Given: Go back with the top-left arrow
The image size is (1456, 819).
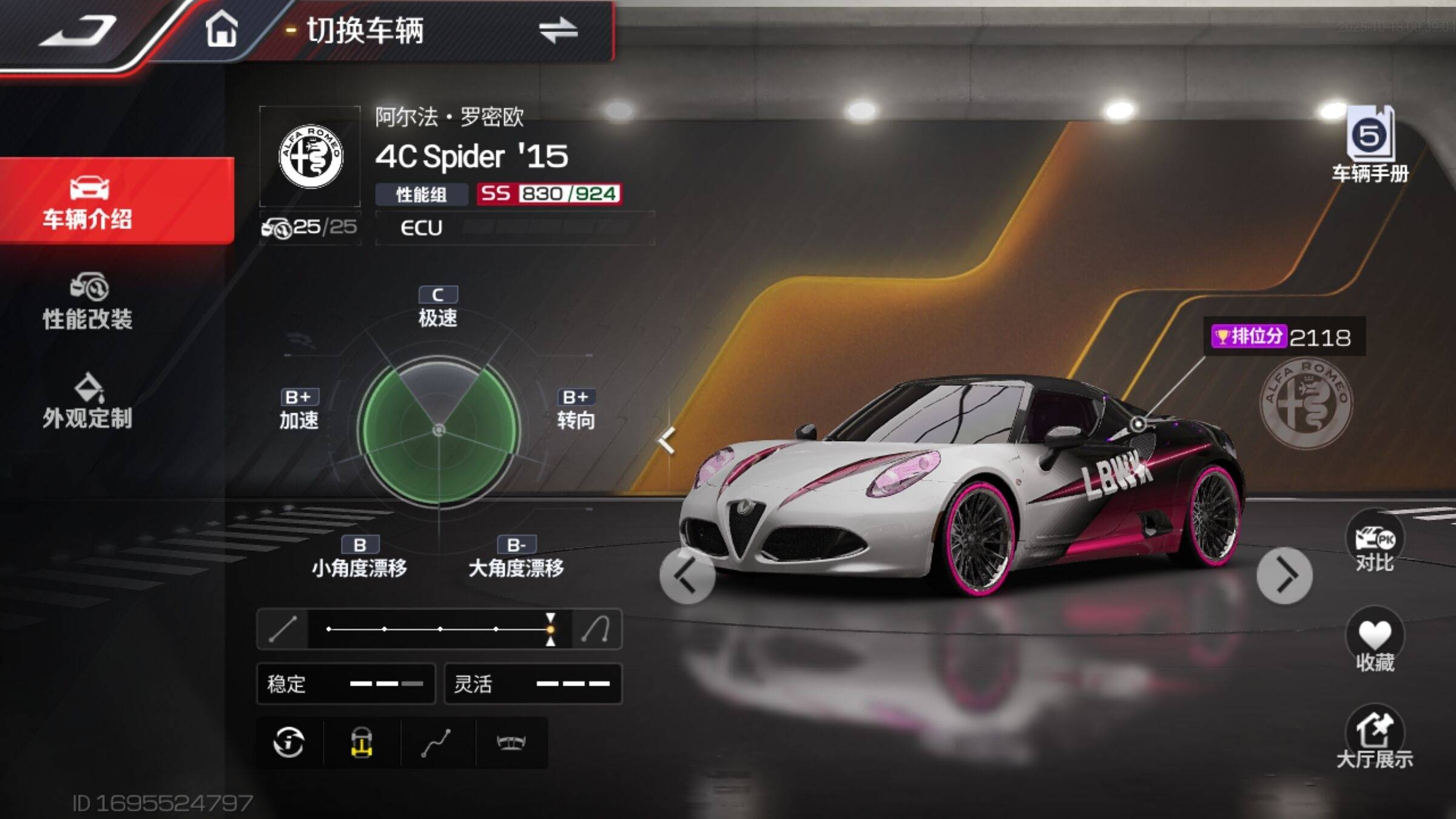Looking at the screenshot, I should [78, 30].
